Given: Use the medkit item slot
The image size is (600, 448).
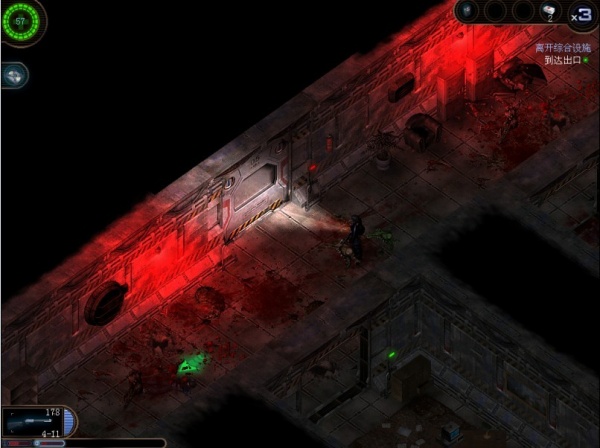Looking at the screenshot, I should click(548, 11).
